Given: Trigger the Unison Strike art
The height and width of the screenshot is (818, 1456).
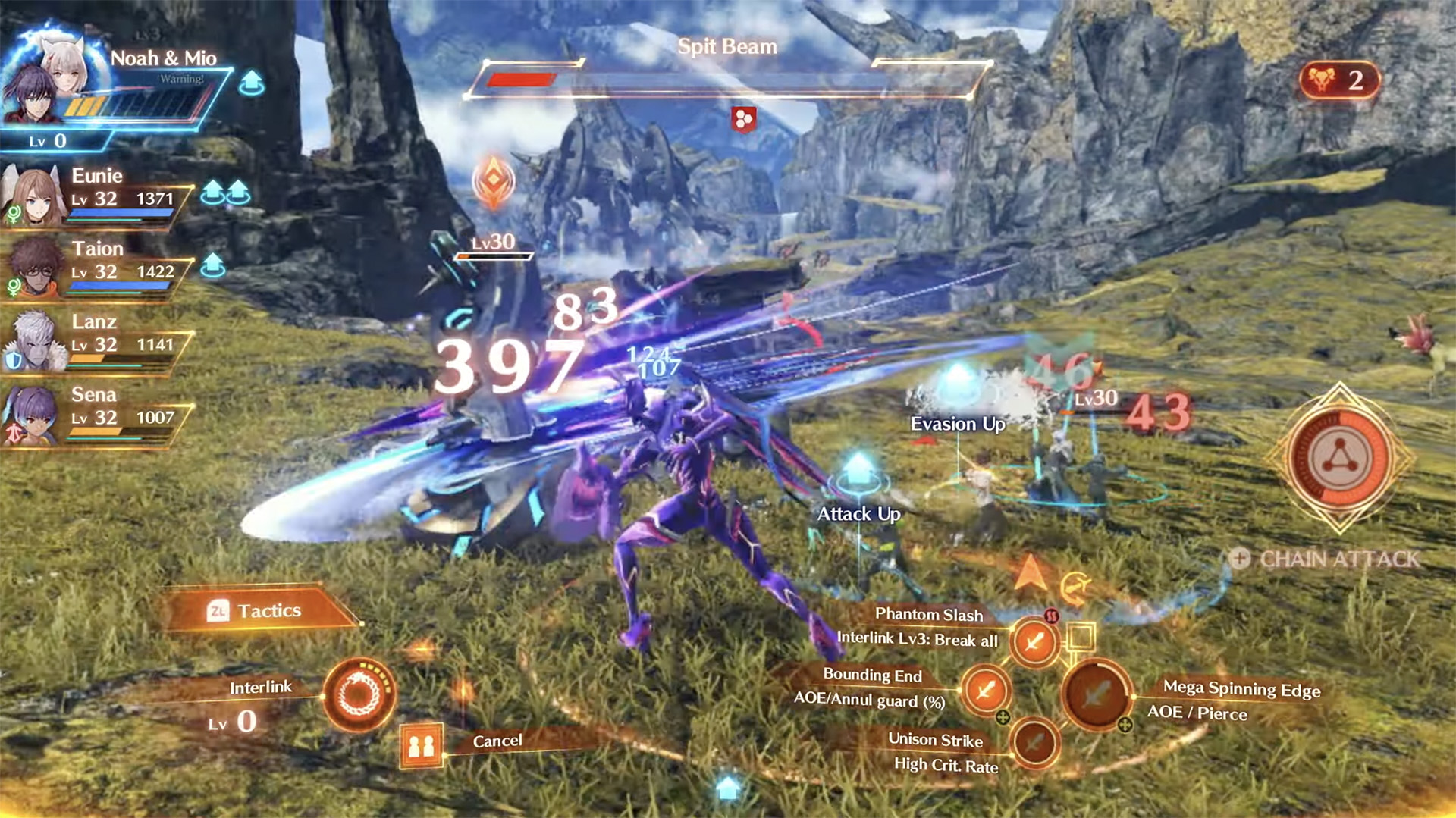Looking at the screenshot, I should 1034,742.
